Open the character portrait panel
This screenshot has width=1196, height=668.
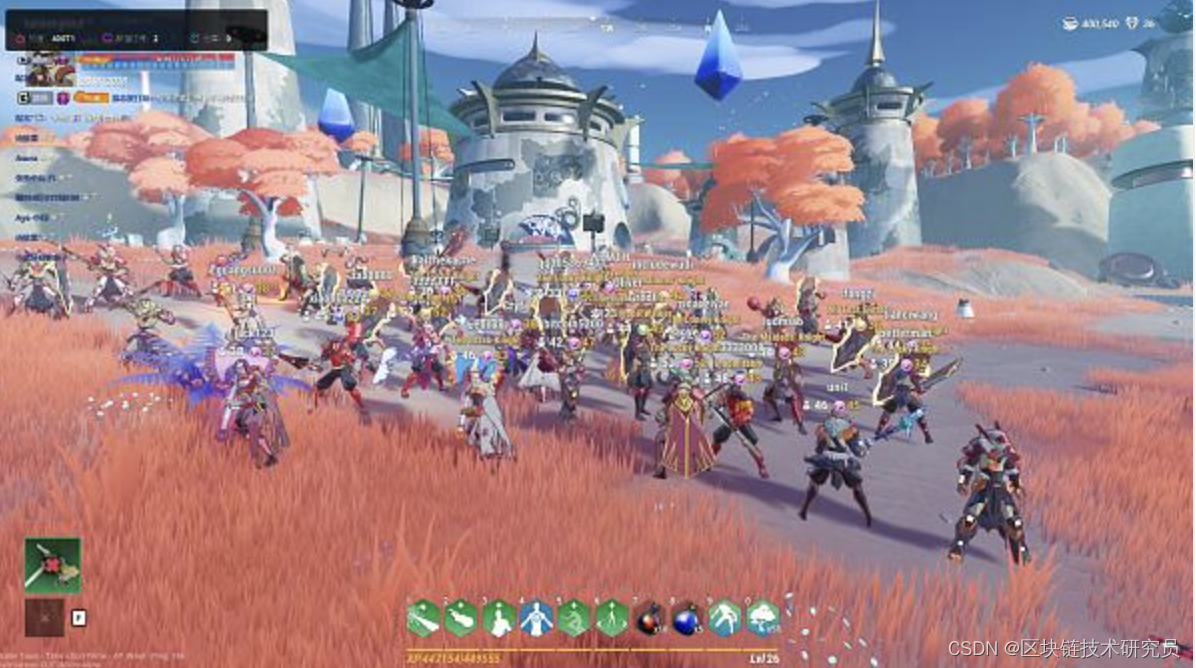point(50,69)
